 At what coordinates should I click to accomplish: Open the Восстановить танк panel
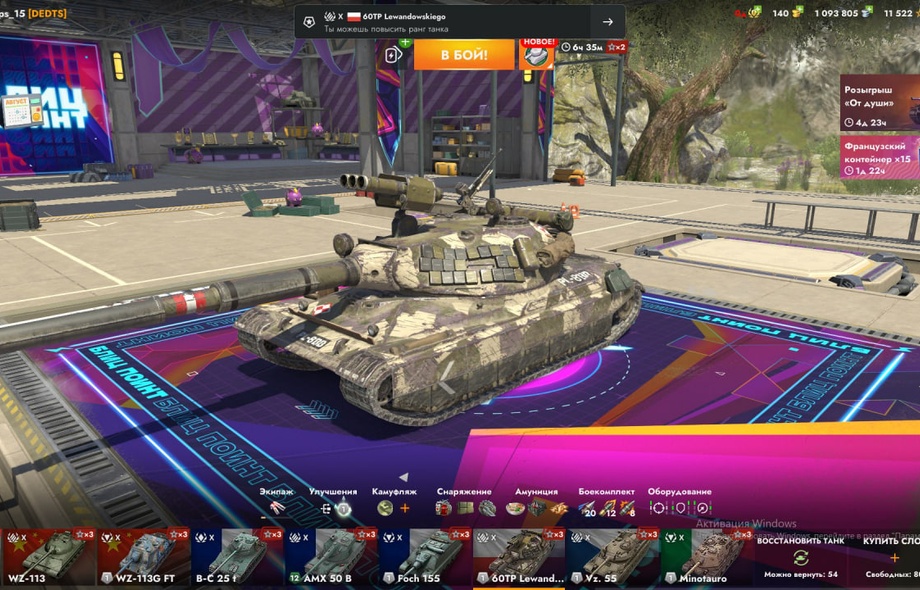point(800,557)
